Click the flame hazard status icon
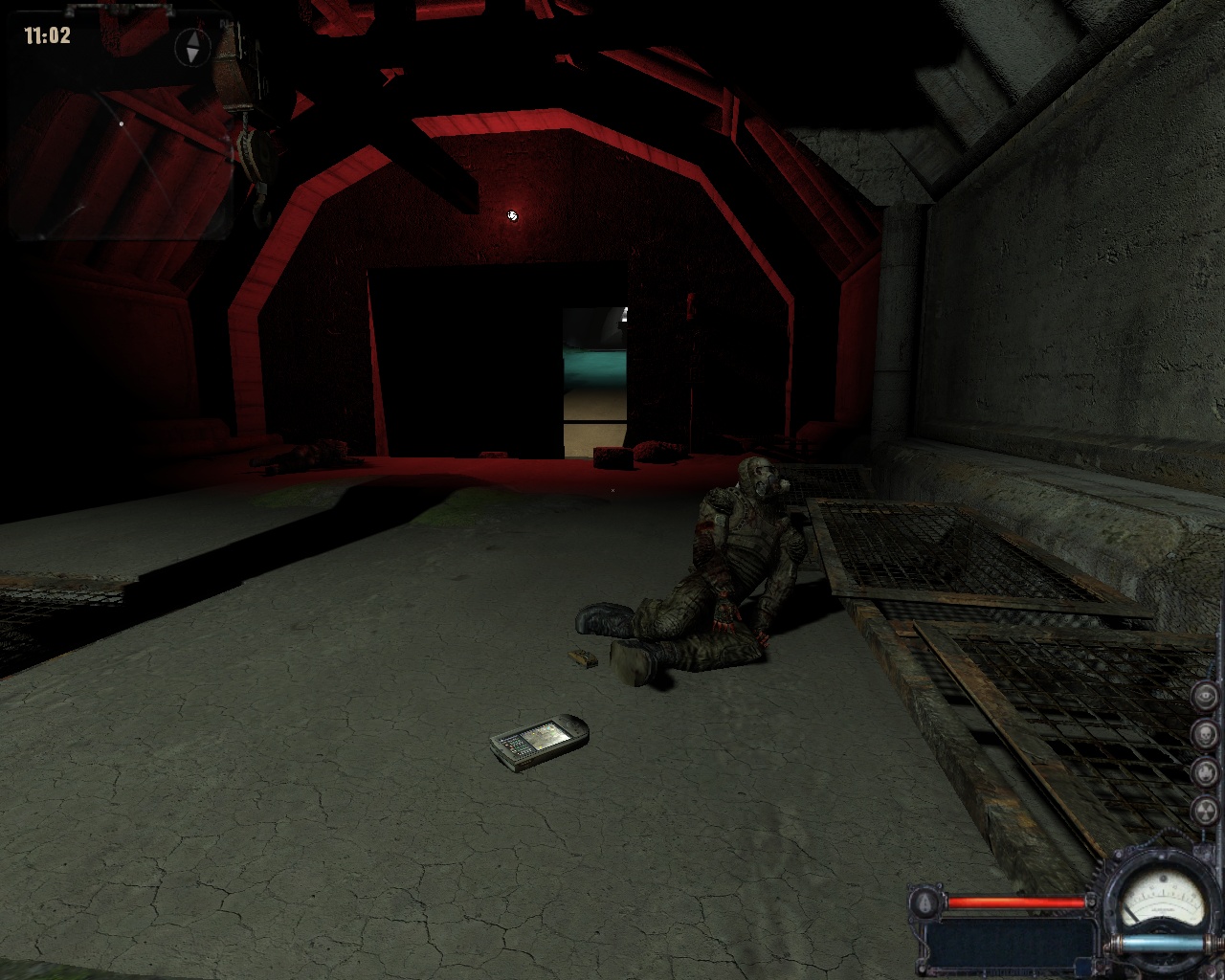This screenshot has height=980, width=1225. 1206,772
